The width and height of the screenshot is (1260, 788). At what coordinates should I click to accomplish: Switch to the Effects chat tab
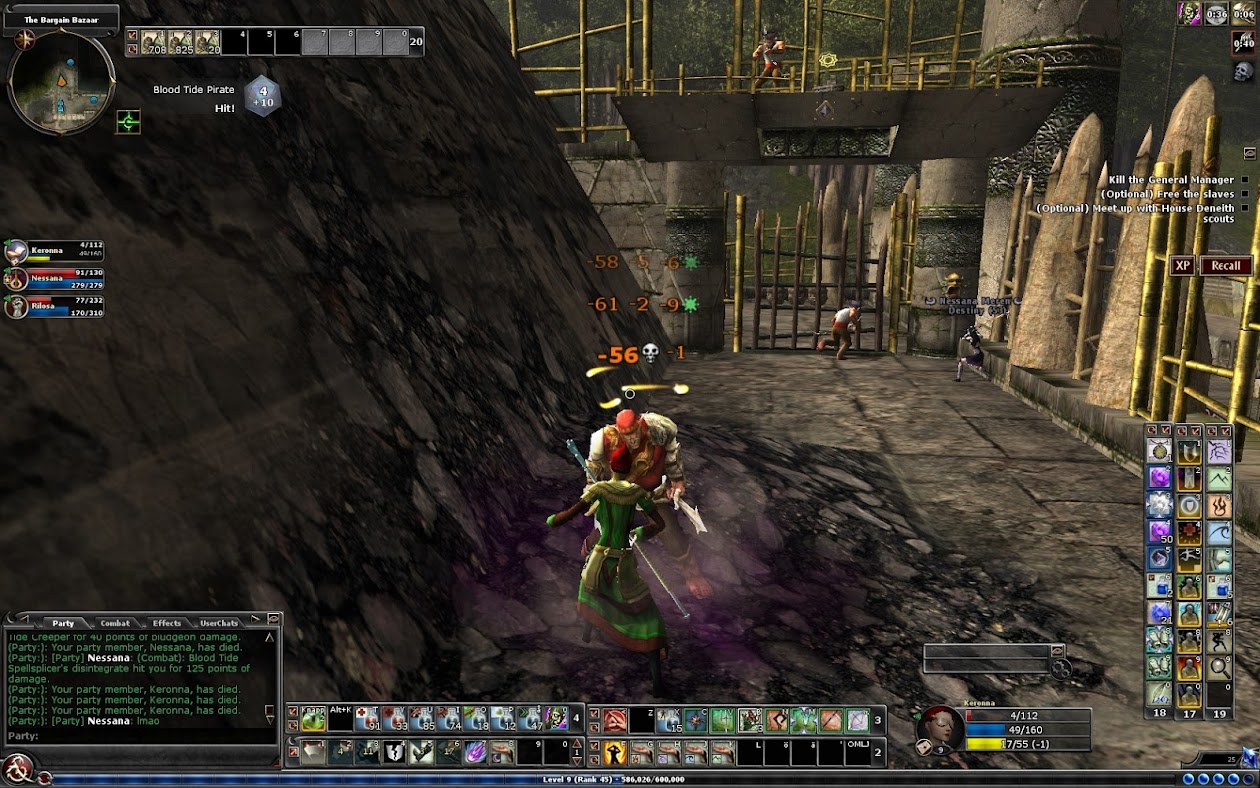click(166, 623)
